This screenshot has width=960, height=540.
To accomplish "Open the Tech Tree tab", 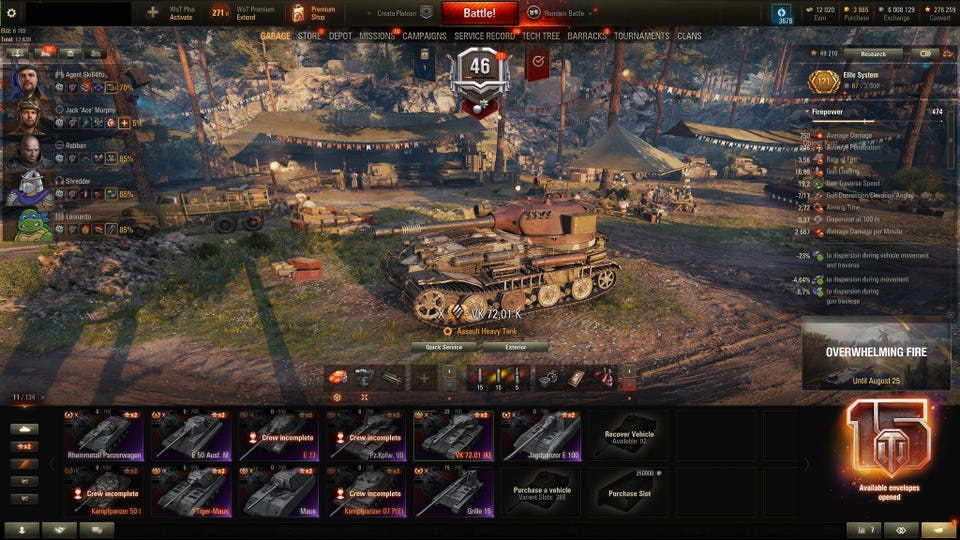I will pos(541,36).
